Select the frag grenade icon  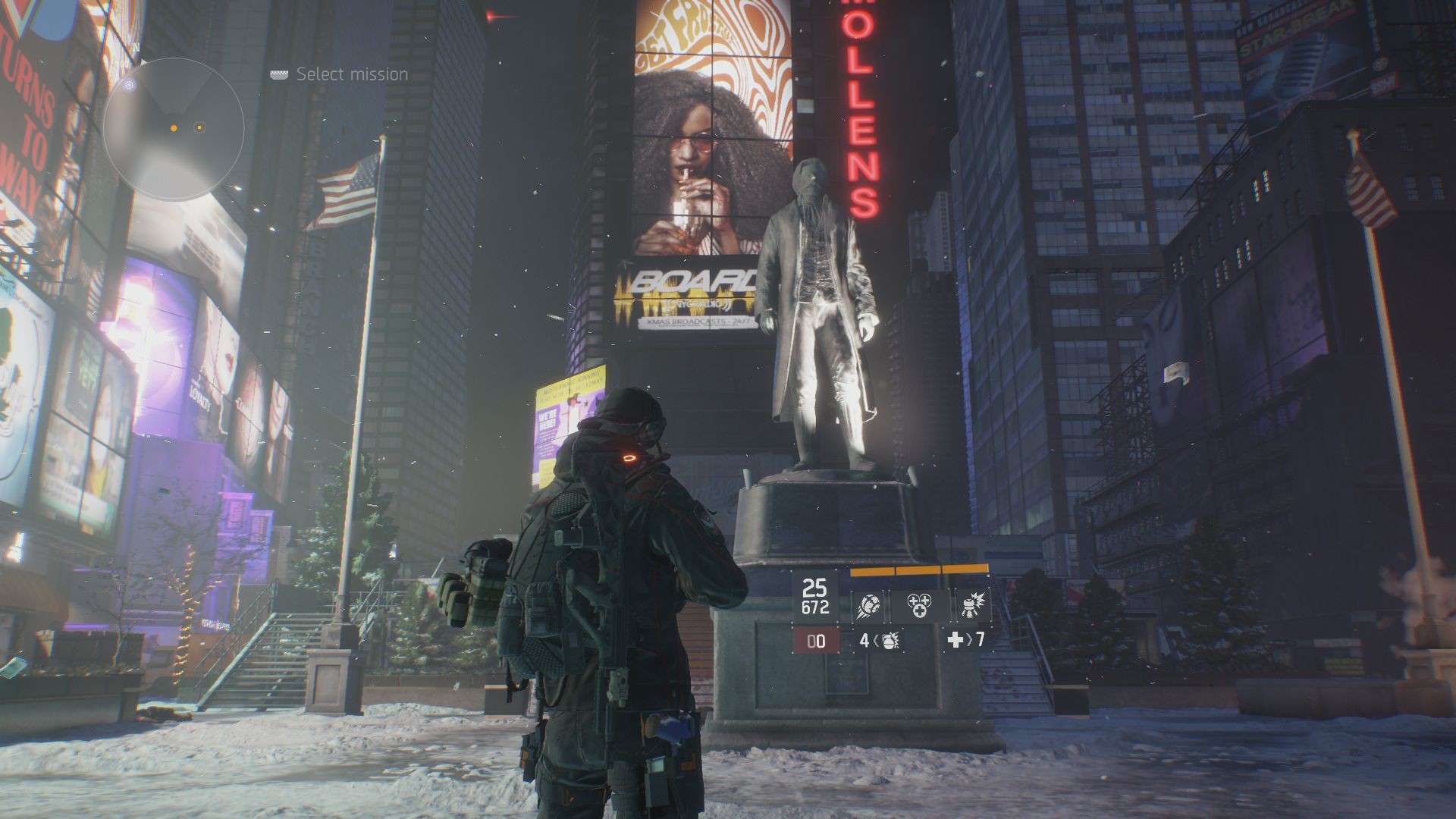pyautogui.click(x=890, y=641)
